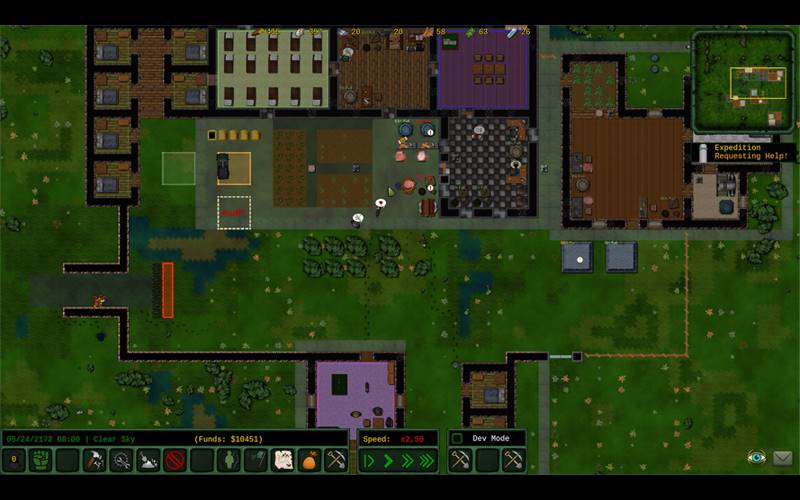Click the yellow coin button
Image resolution: width=800 pixels, height=500 pixels.
tap(14, 460)
